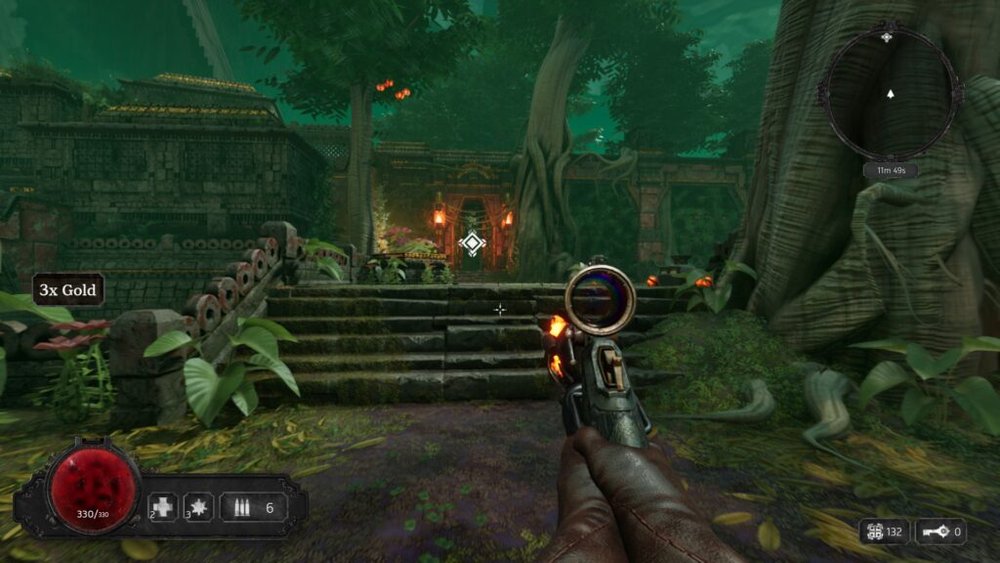
Task: Use the healing cross ability icon
Action: [x=163, y=507]
